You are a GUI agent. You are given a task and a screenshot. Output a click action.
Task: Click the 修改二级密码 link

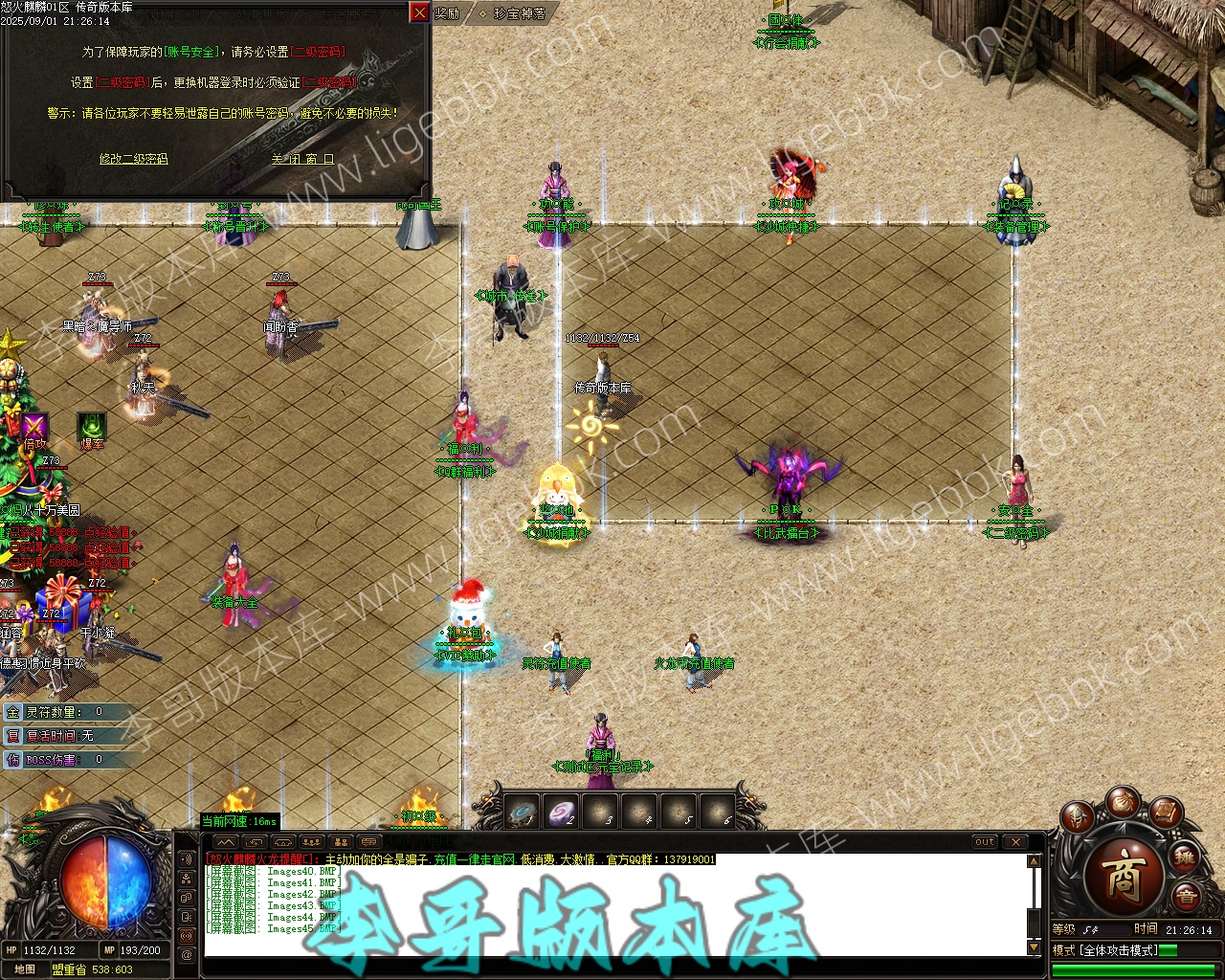133,159
